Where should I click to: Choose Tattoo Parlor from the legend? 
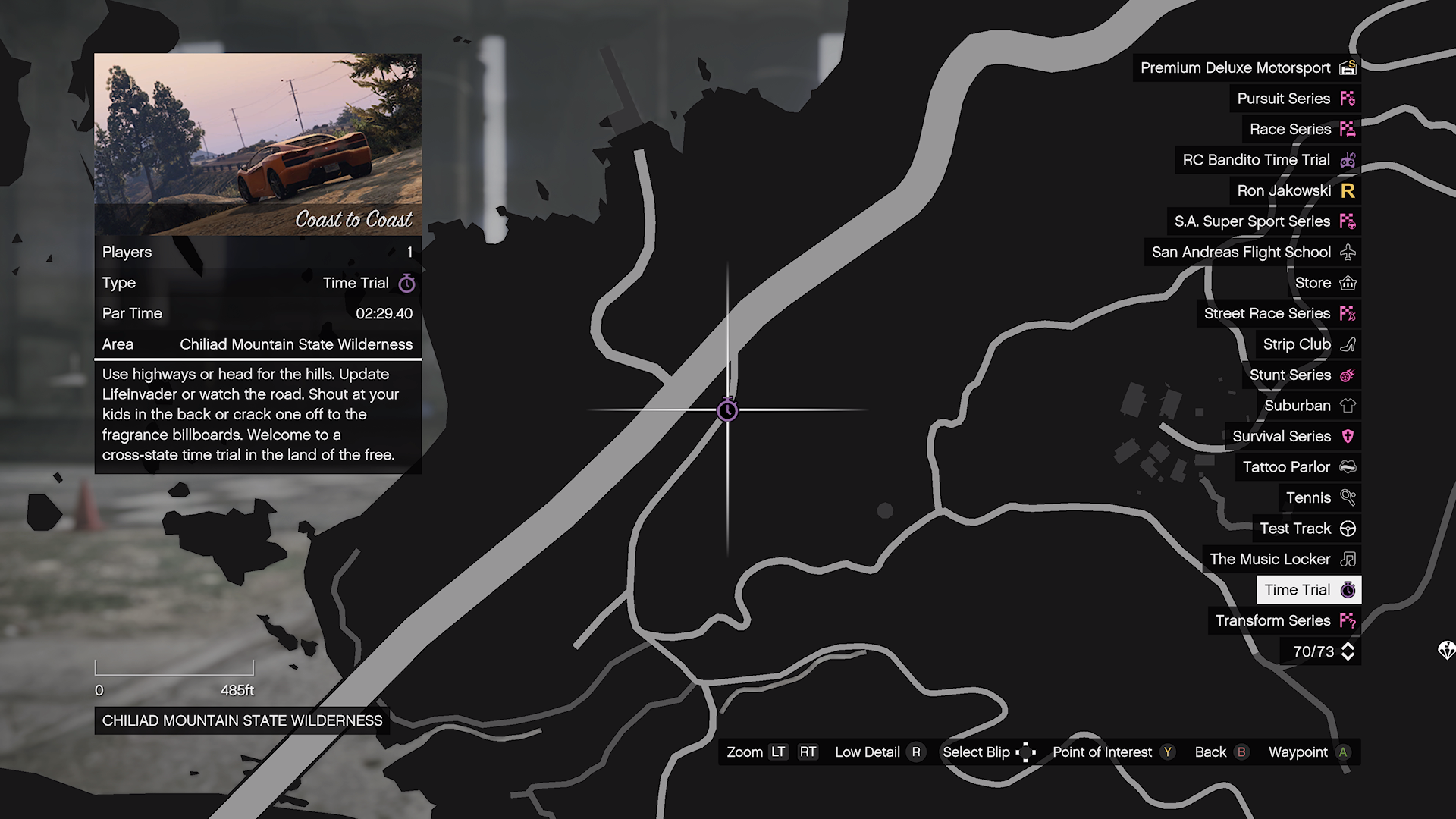[x=1298, y=467]
